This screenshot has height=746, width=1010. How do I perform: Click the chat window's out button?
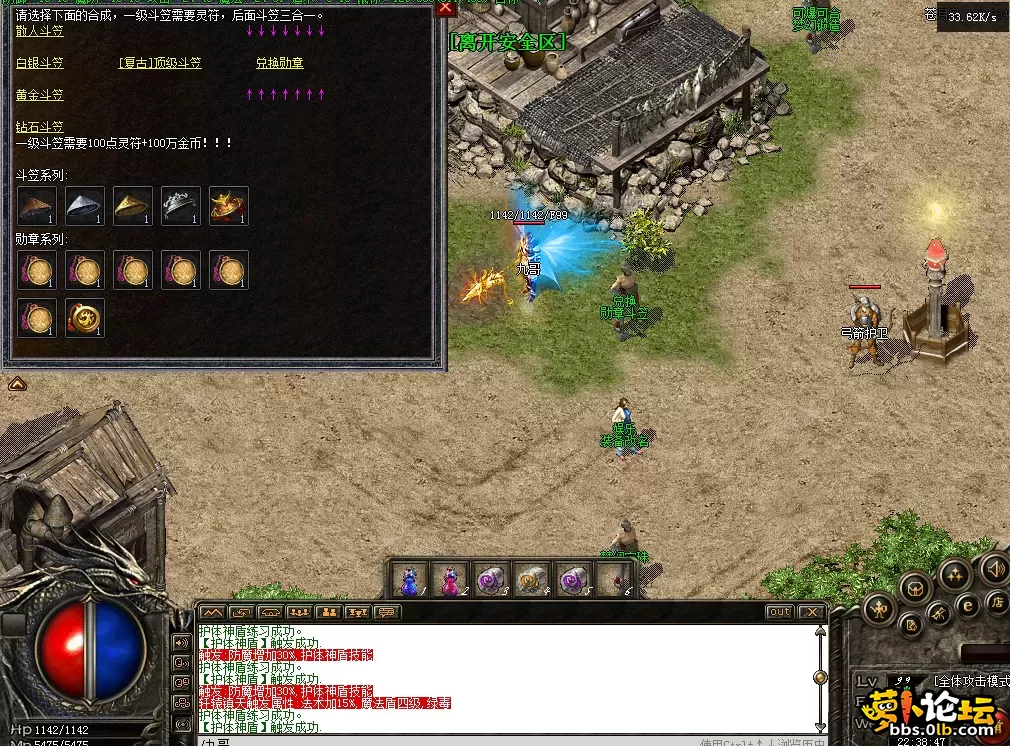point(779,612)
